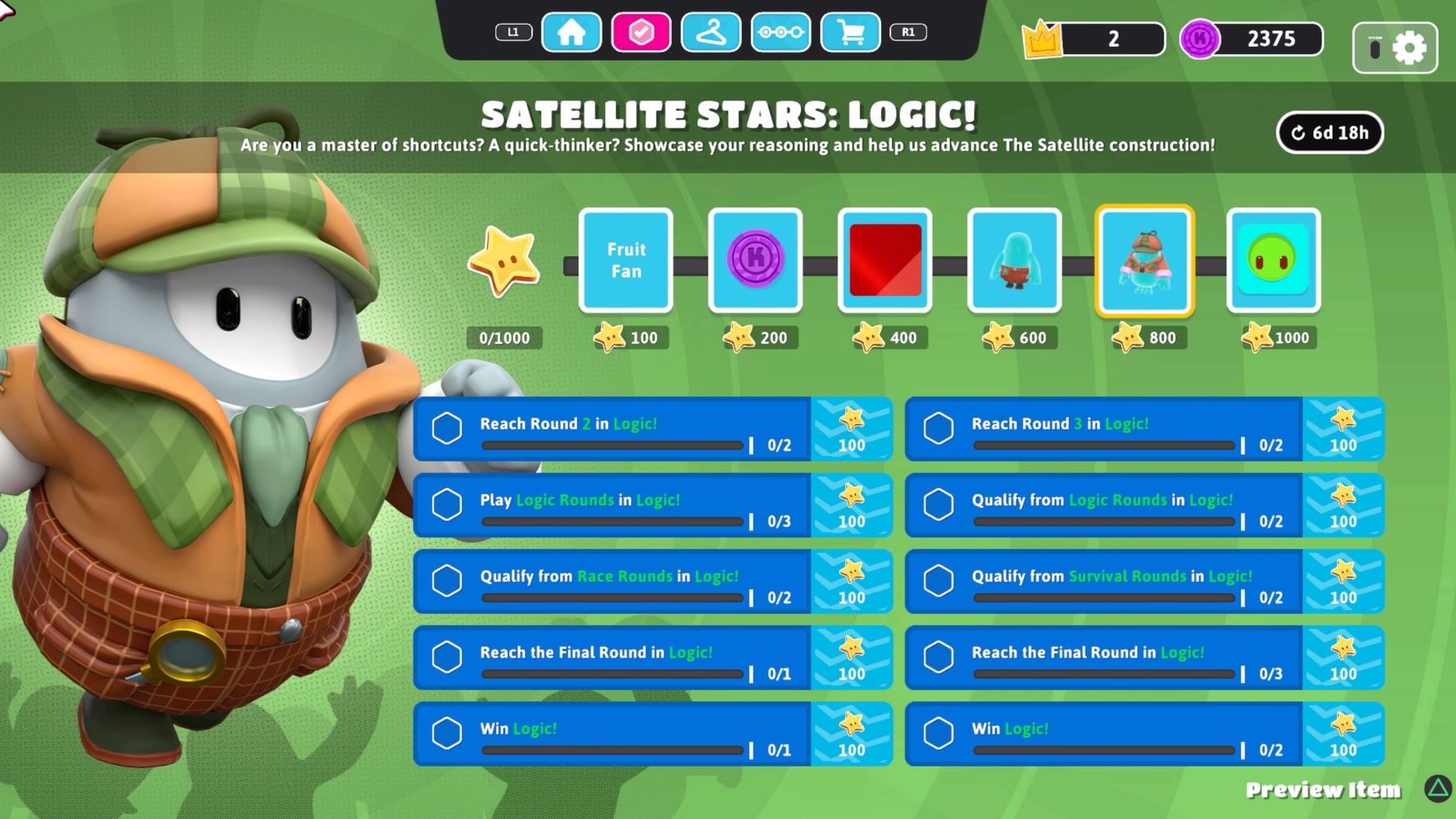
Task: Open the in-game store cart icon
Action: (851, 33)
